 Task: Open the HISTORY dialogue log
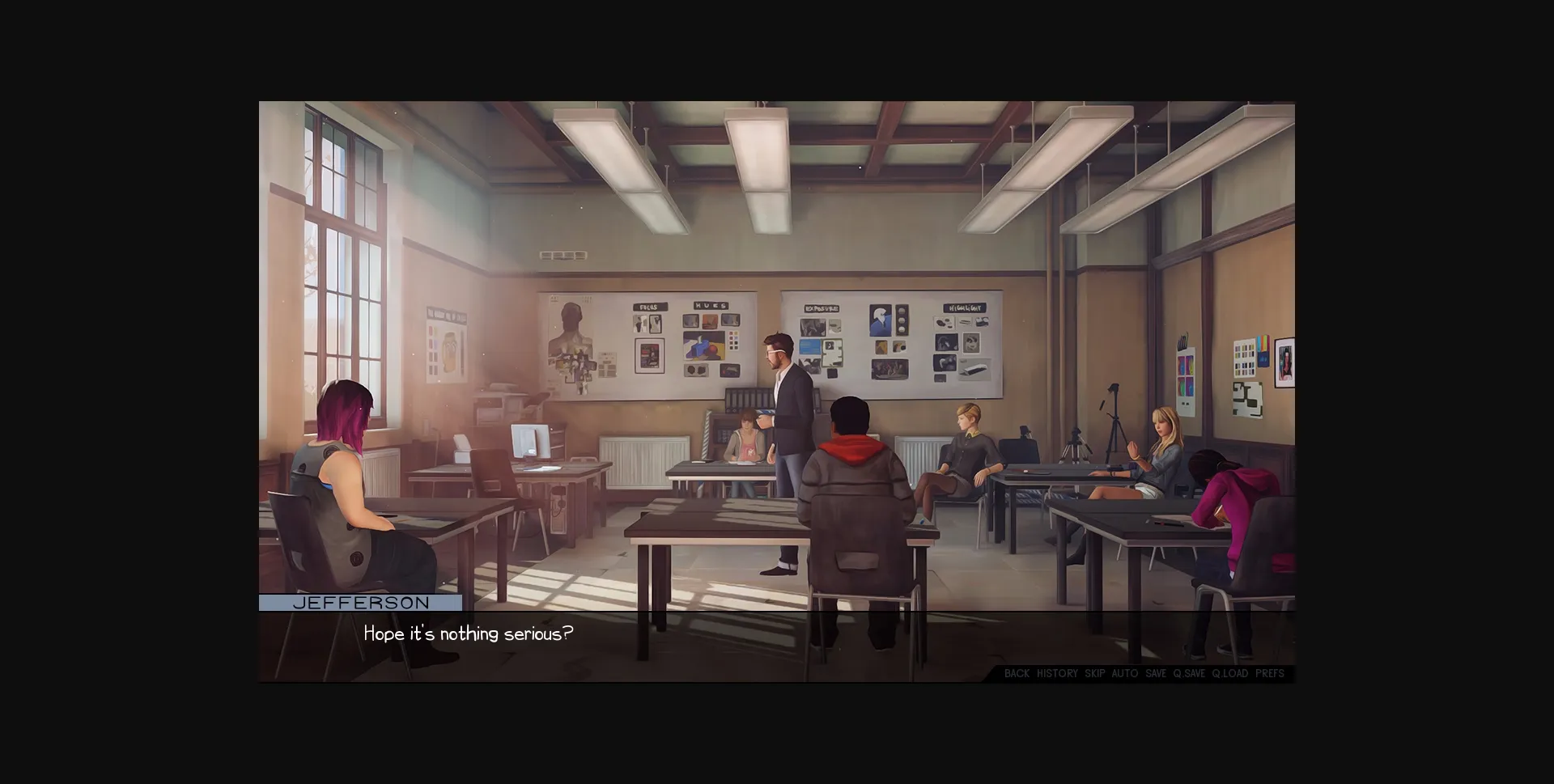1056,673
